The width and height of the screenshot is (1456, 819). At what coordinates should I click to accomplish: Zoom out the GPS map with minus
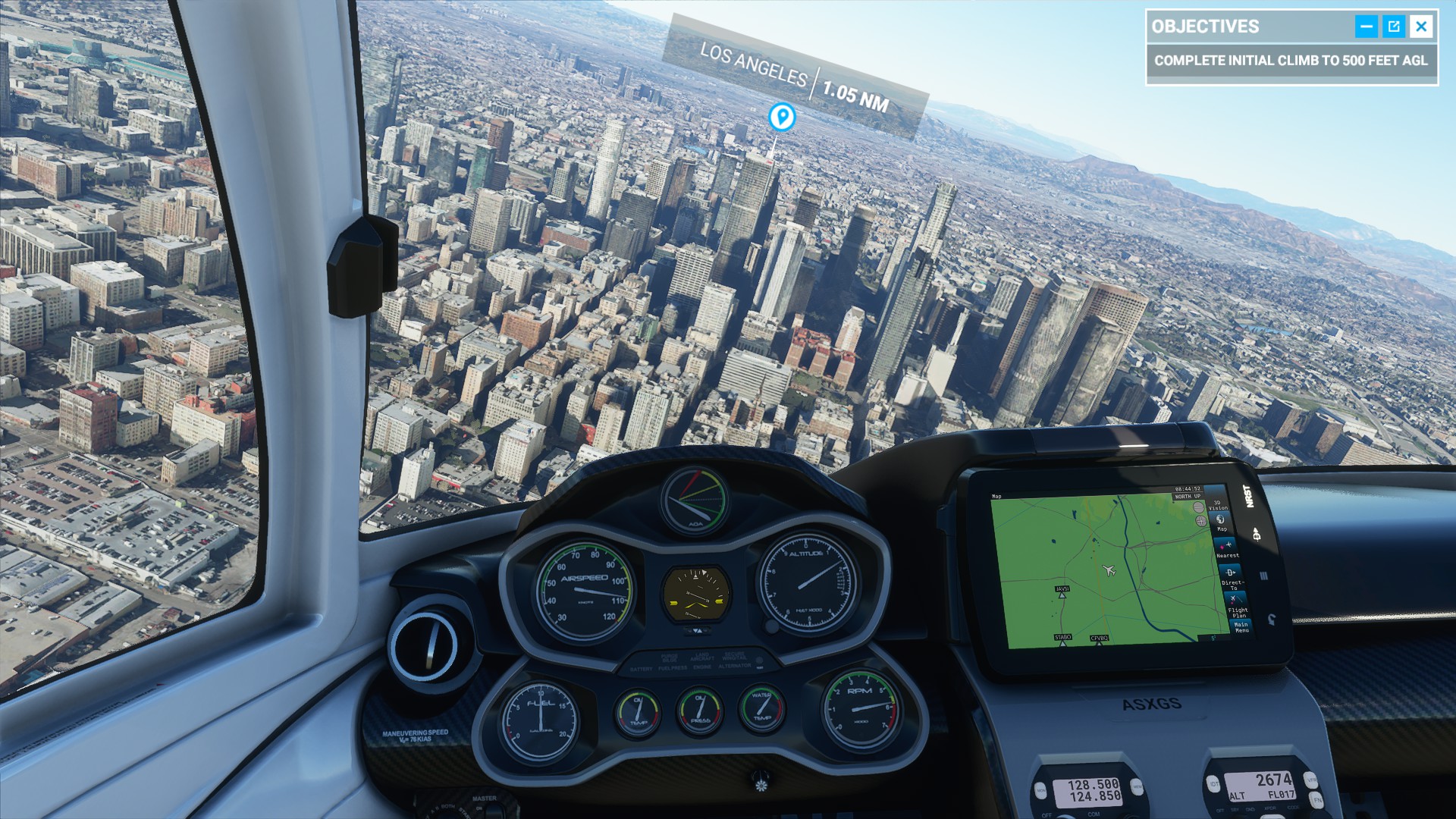tap(1198, 507)
